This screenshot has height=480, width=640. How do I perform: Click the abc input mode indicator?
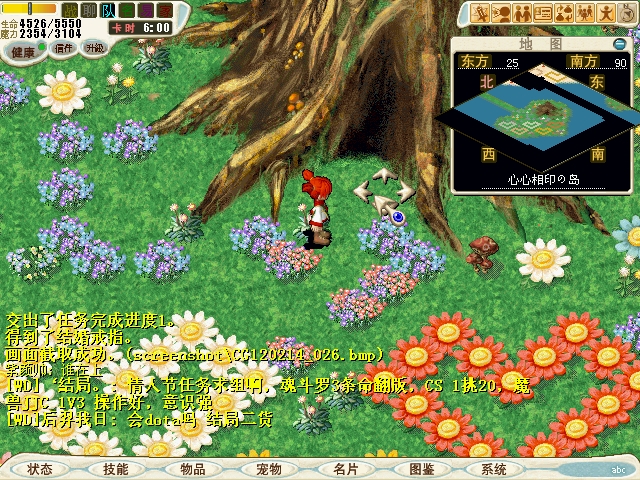click(x=620, y=469)
